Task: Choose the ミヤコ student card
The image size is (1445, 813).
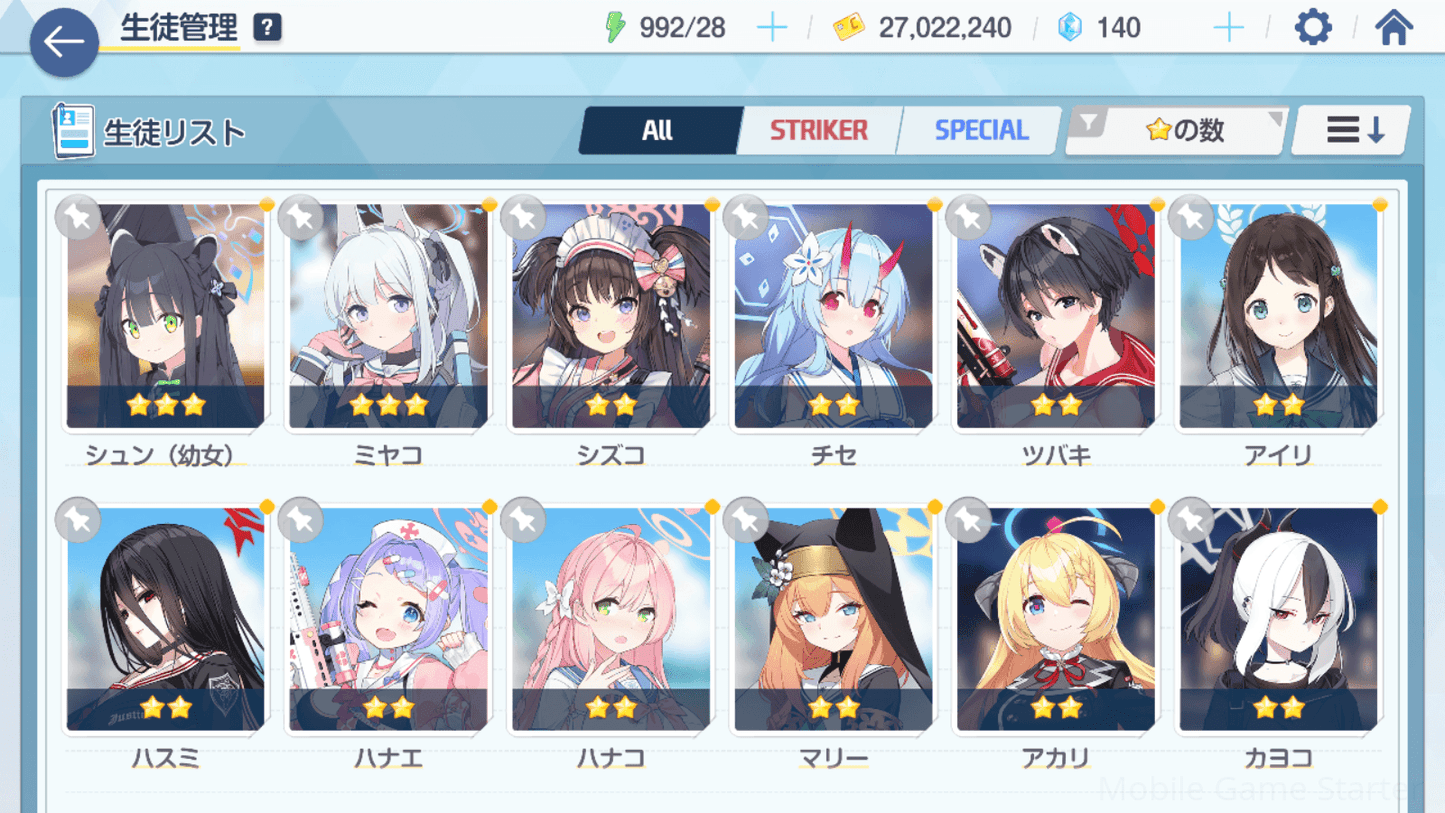Action: [x=388, y=316]
